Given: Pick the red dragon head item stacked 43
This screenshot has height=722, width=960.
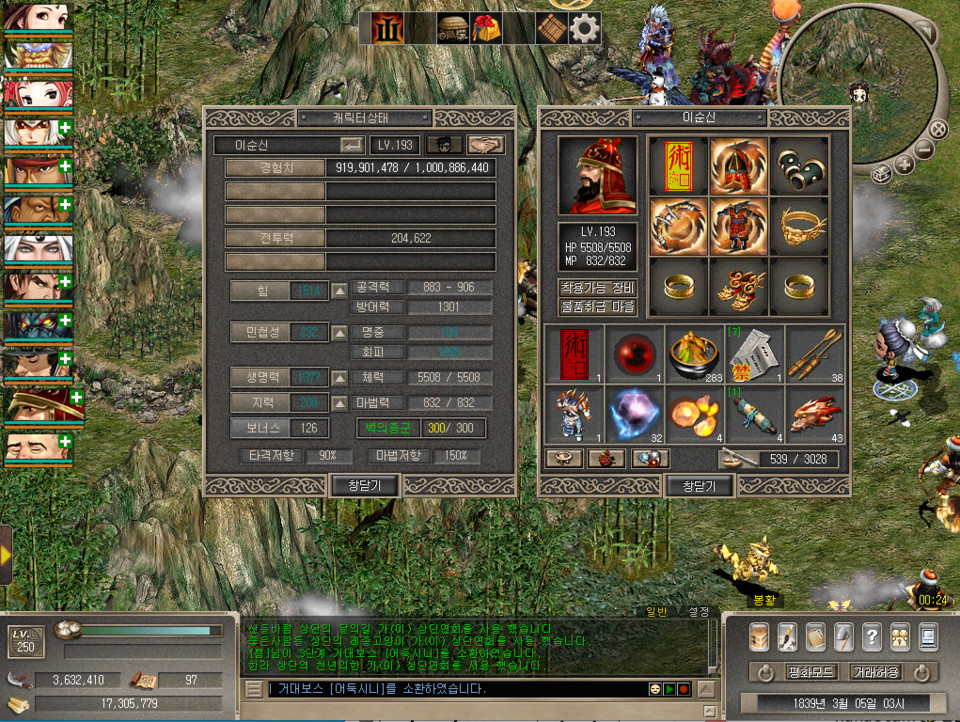Looking at the screenshot, I should point(815,413).
